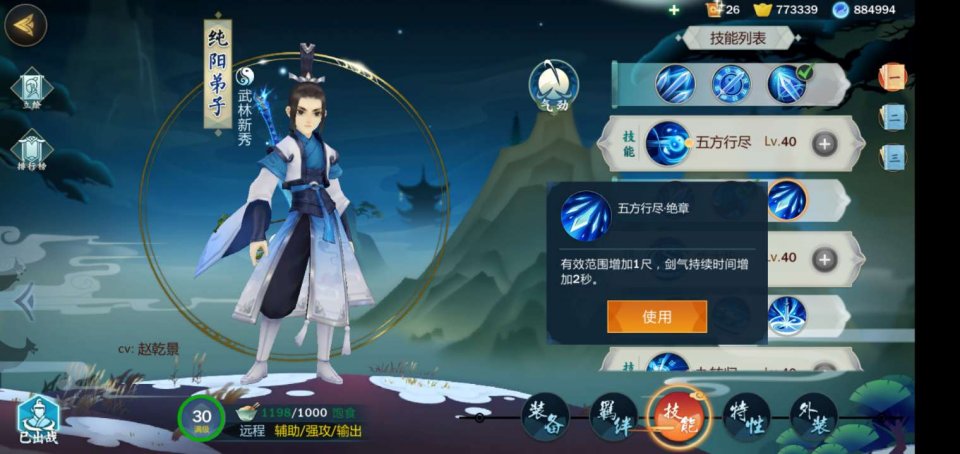Open the 气劲 orb icon
The width and height of the screenshot is (960, 454).
click(553, 83)
